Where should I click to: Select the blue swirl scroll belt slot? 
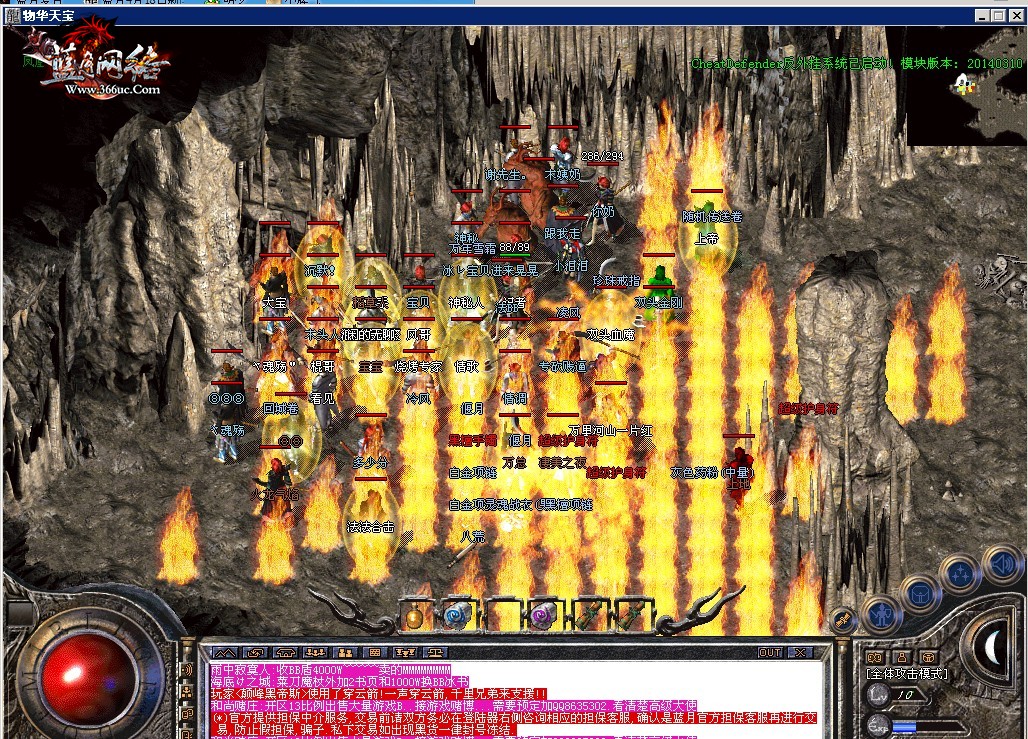tap(457, 615)
